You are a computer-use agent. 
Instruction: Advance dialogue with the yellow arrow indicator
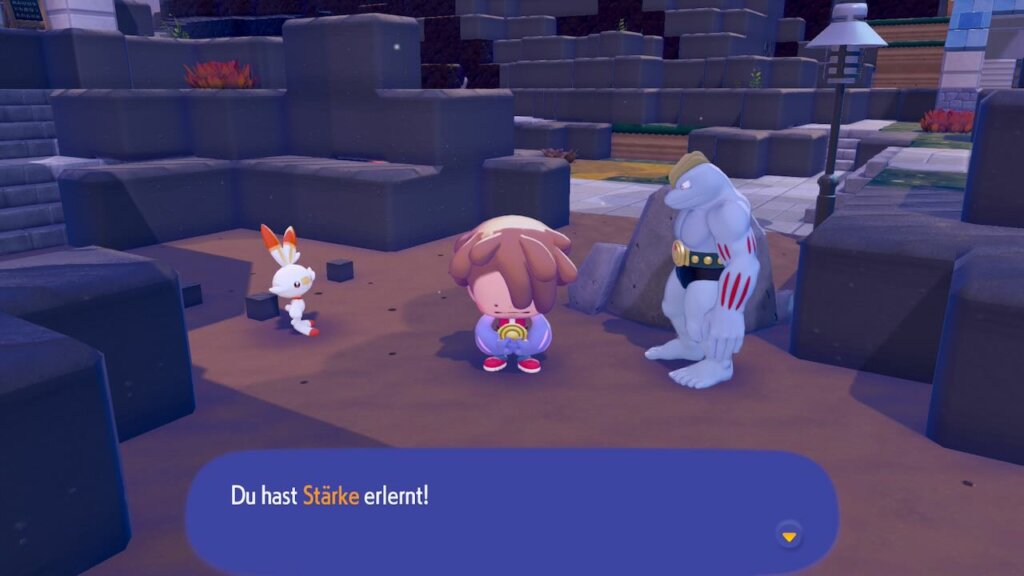[789, 537]
